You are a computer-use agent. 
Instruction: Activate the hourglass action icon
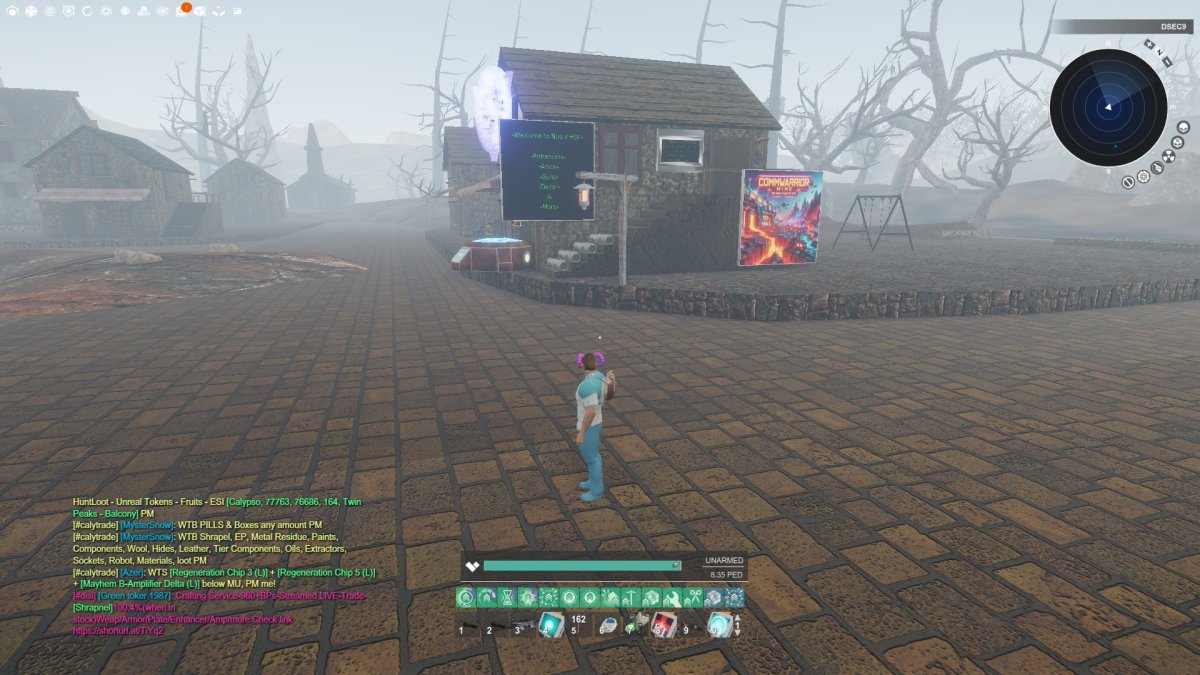coord(509,598)
